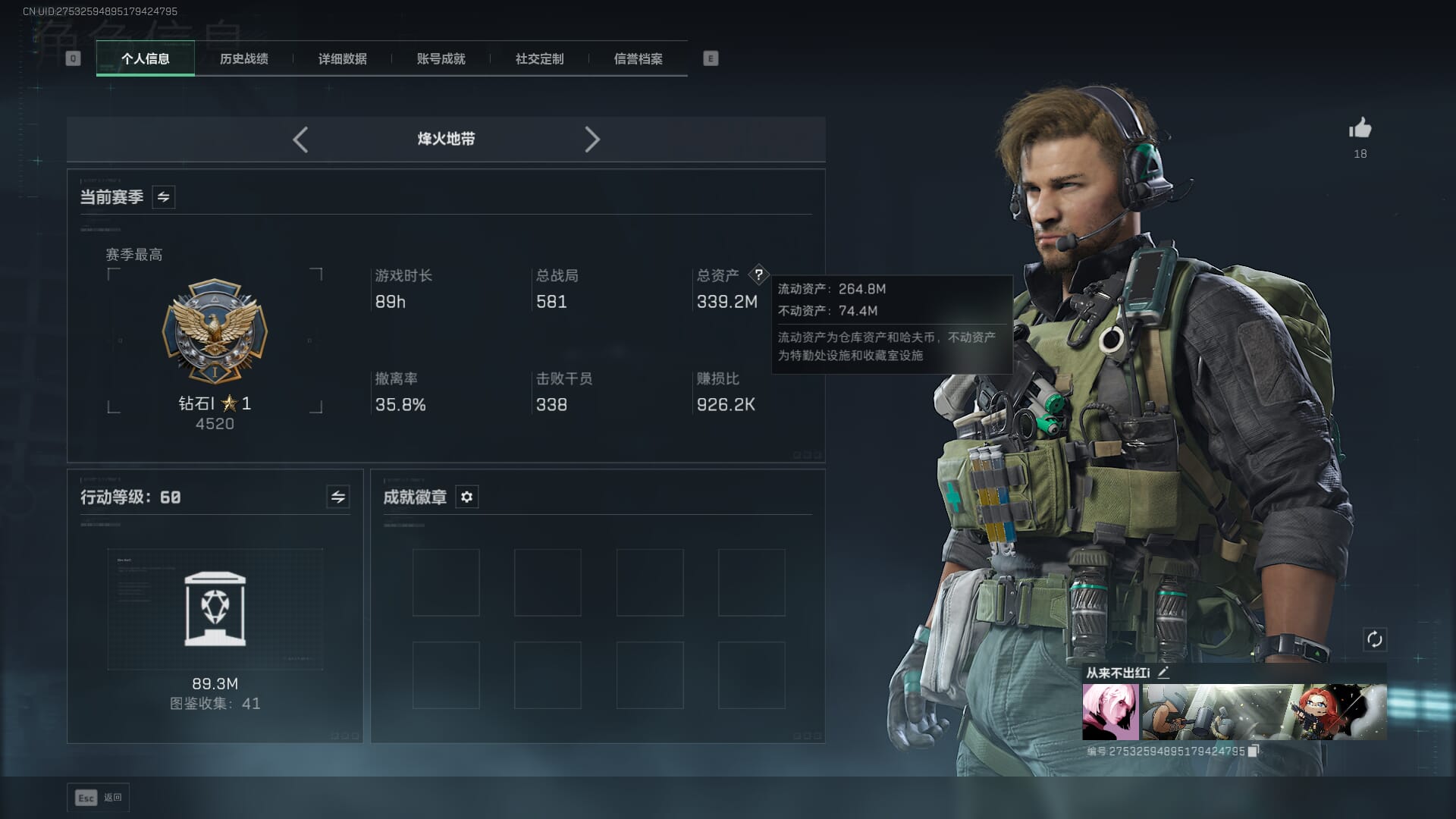The width and height of the screenshot is (1456, 819).
Task: Click the question mark beside 总资产
Action: click(x=758, y=275)
